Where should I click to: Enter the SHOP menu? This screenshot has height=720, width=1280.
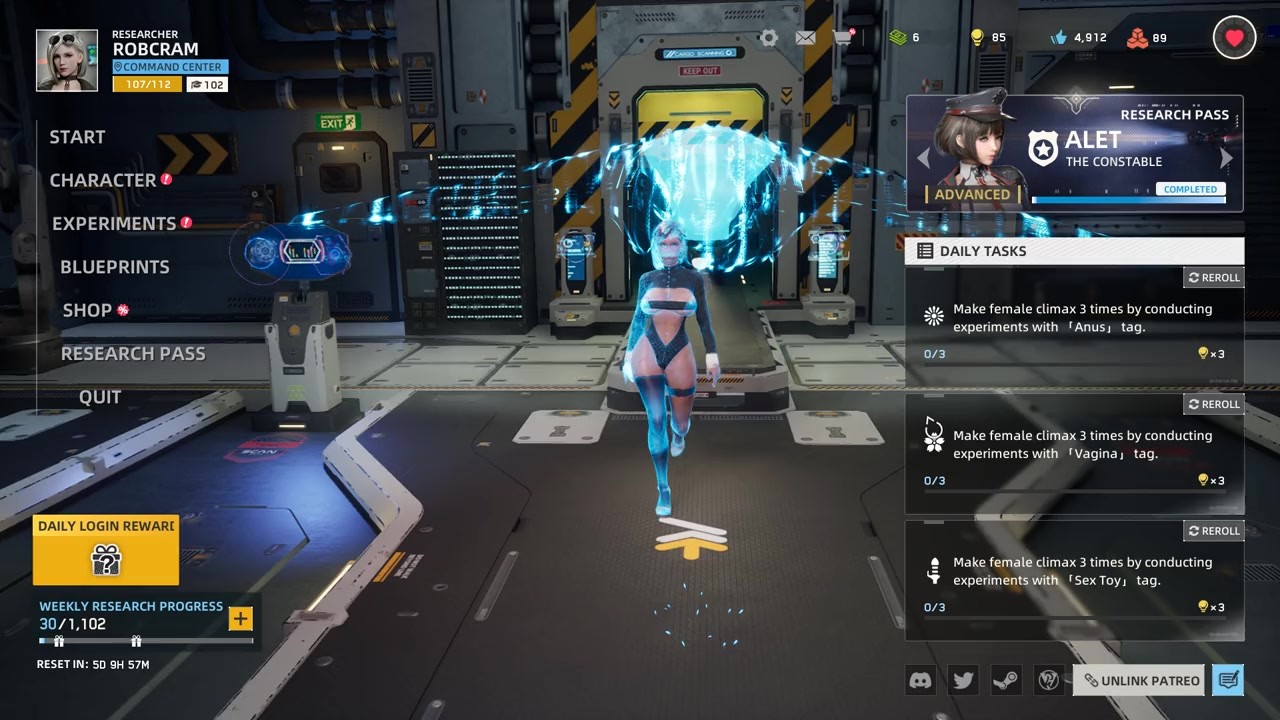pyautogui.click(x=87, y=310)
